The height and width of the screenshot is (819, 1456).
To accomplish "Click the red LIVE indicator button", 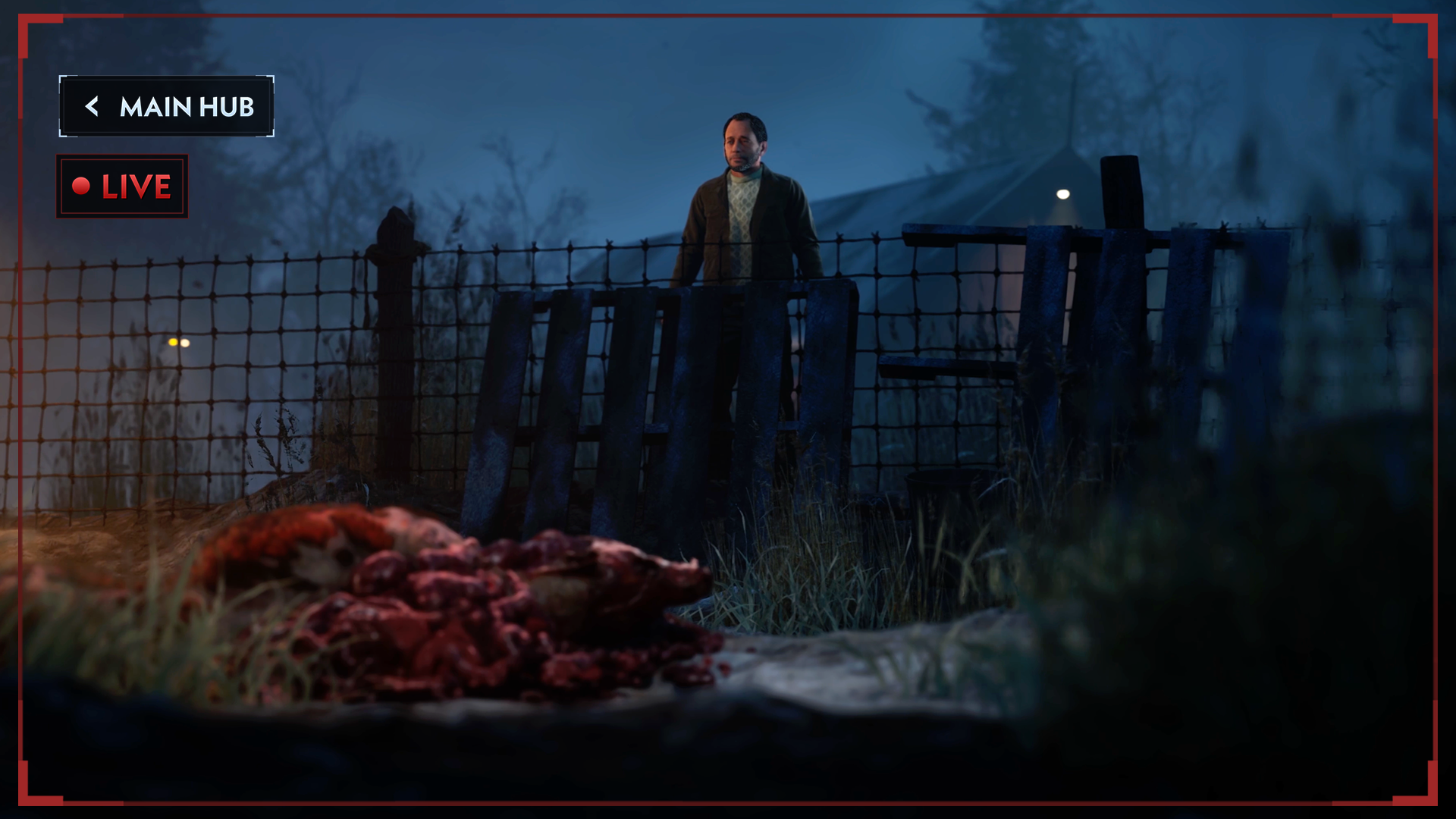I will (x=122, y=187).
